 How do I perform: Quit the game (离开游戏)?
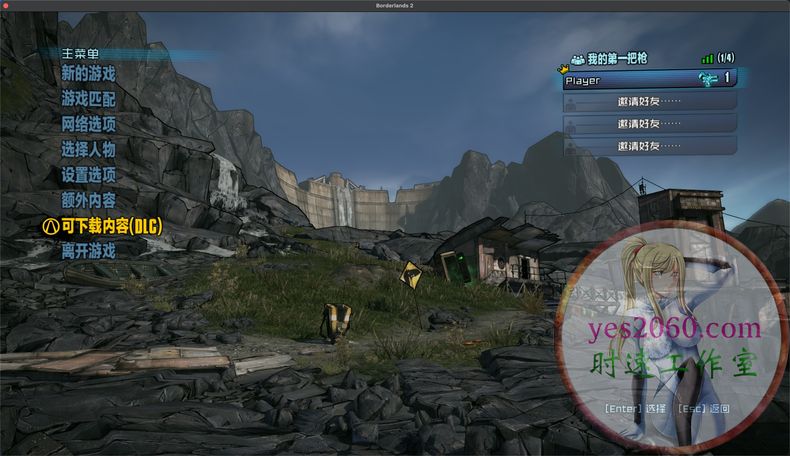point(88,251)
